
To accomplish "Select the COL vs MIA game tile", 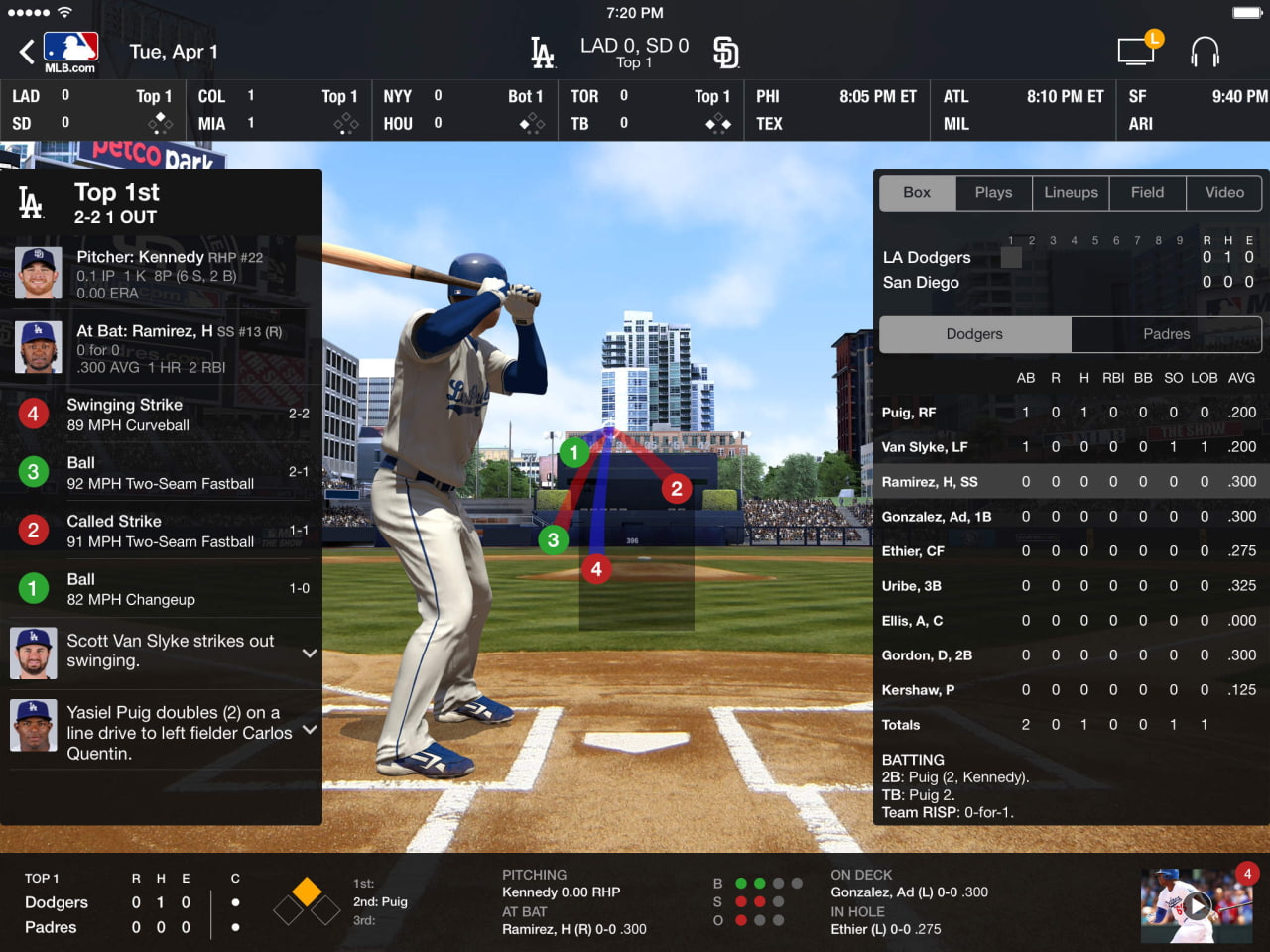I will (x=278, y=109).
